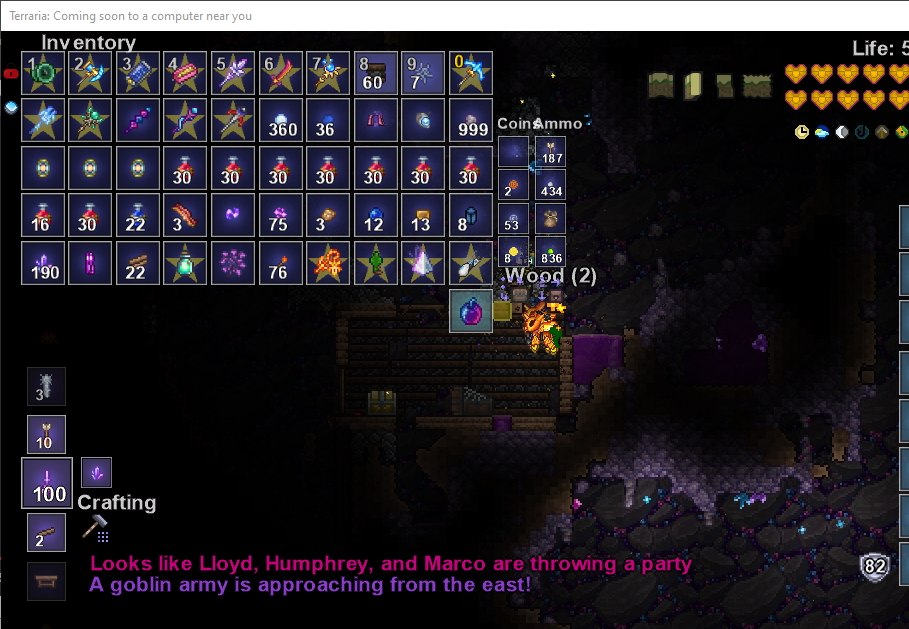The image size is (909, 629).
Task: Click the inventory stack of 999
Action: 470,120
